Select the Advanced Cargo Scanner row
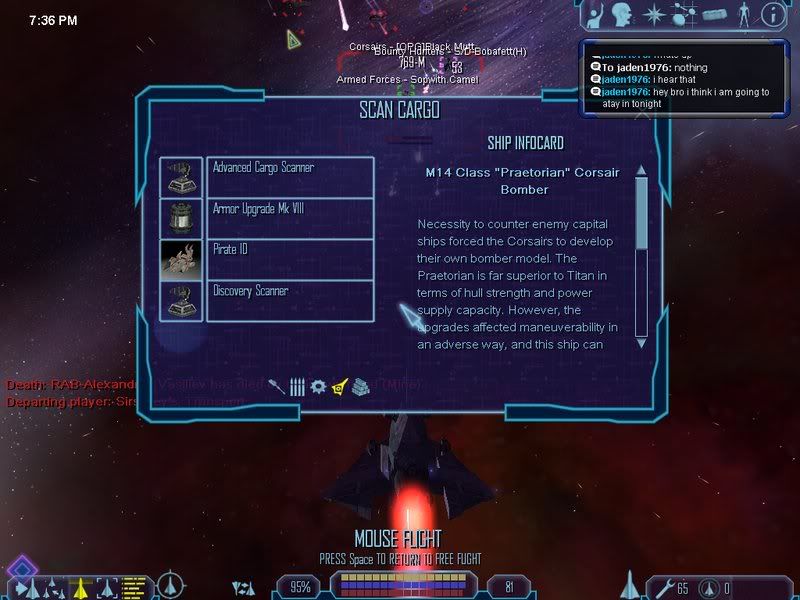 tap(290, 176)
